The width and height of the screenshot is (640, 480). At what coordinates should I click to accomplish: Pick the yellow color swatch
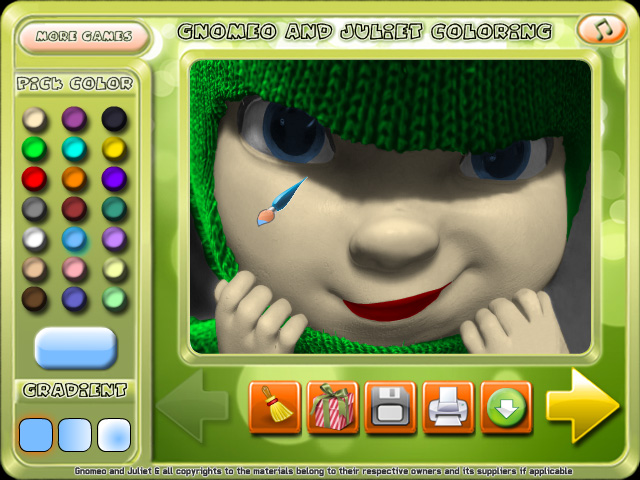pyautogui.click(x=114, y=149)
